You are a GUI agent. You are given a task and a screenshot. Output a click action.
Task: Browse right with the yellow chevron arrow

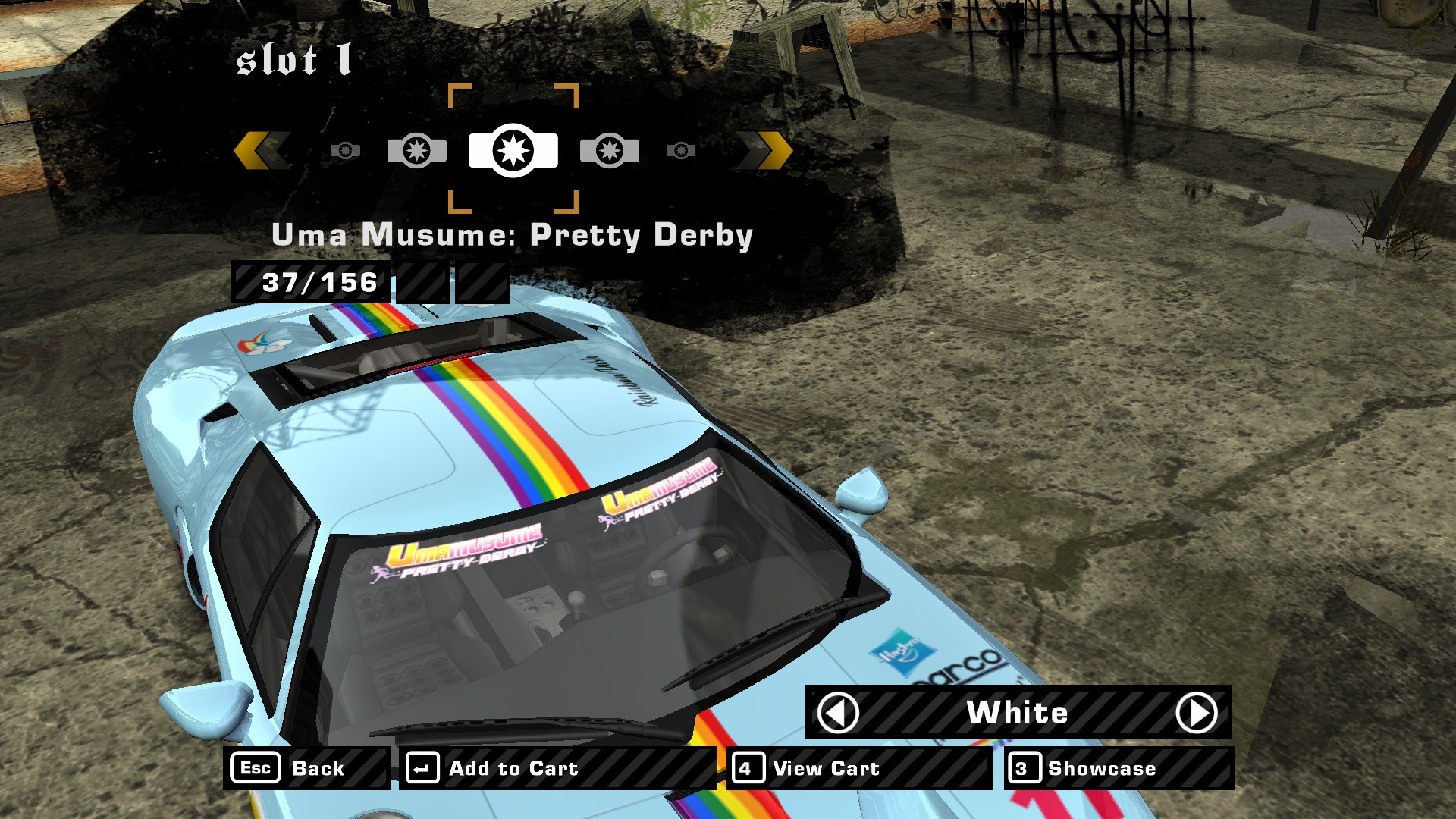766,150
